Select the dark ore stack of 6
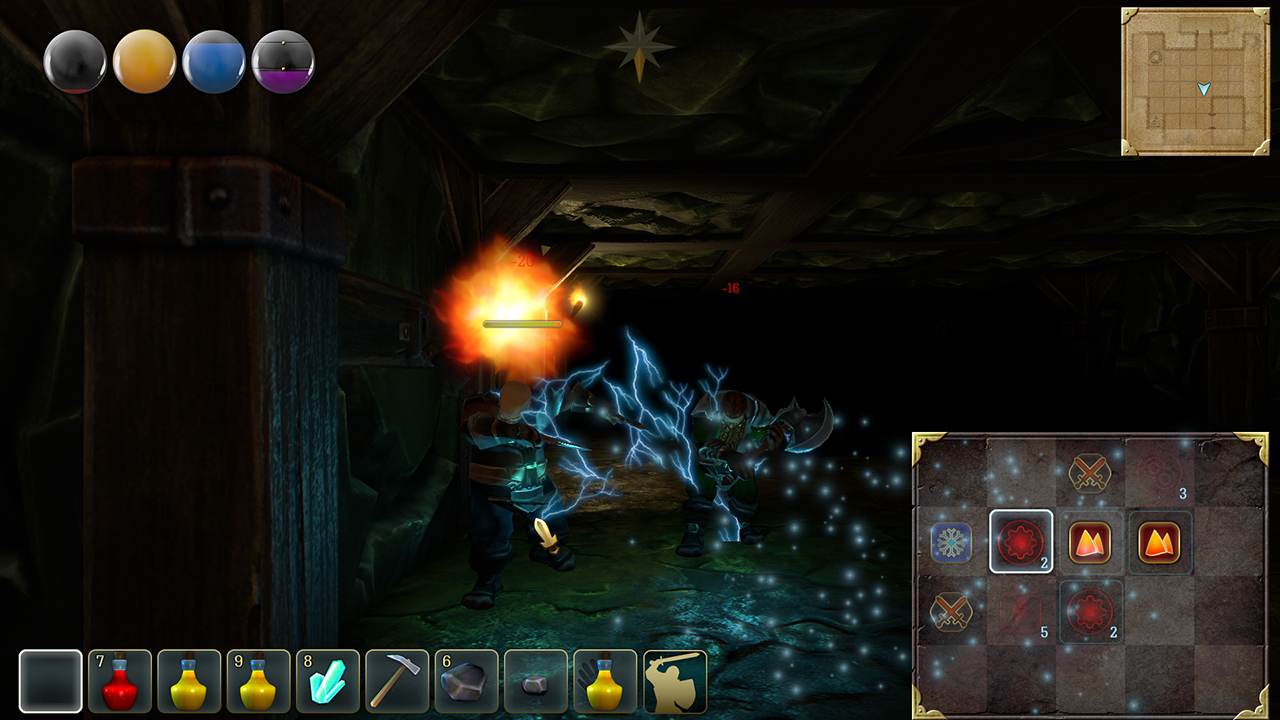The height and width of the screenshot is (720, 1280). (466, 681)
